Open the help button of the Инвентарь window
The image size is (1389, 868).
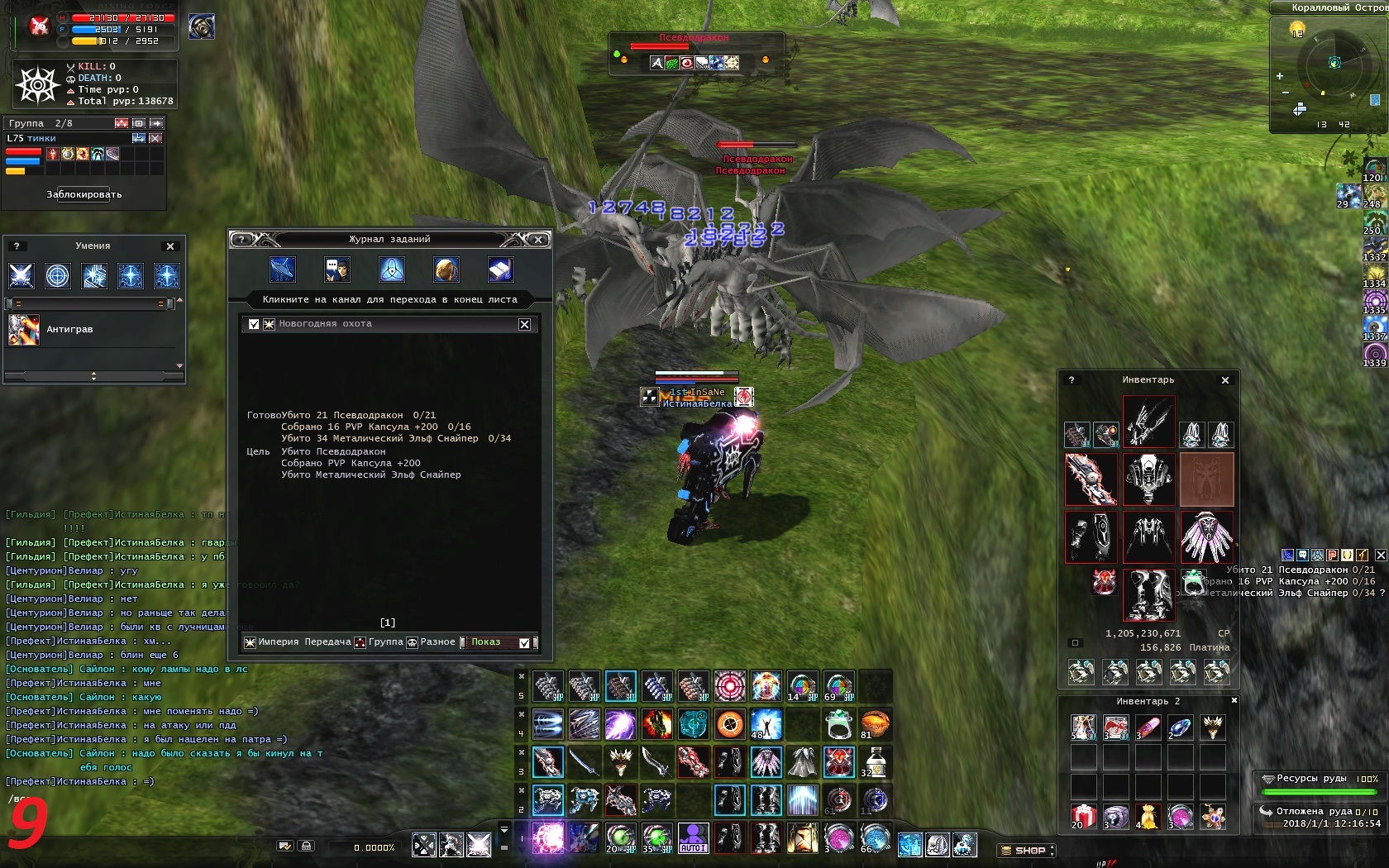click(x=1072, y=380)
